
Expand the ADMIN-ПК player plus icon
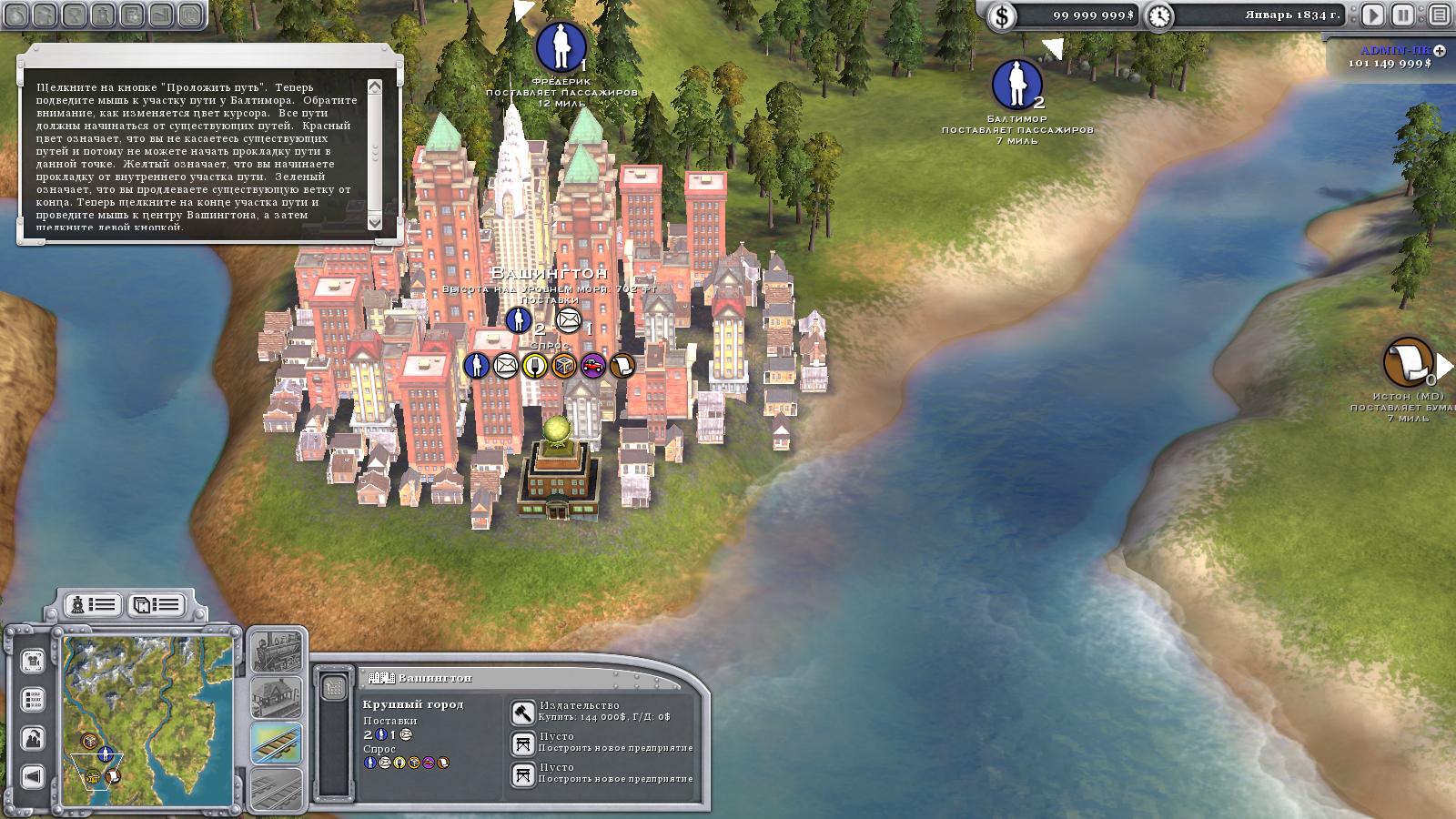[1439, 51]
